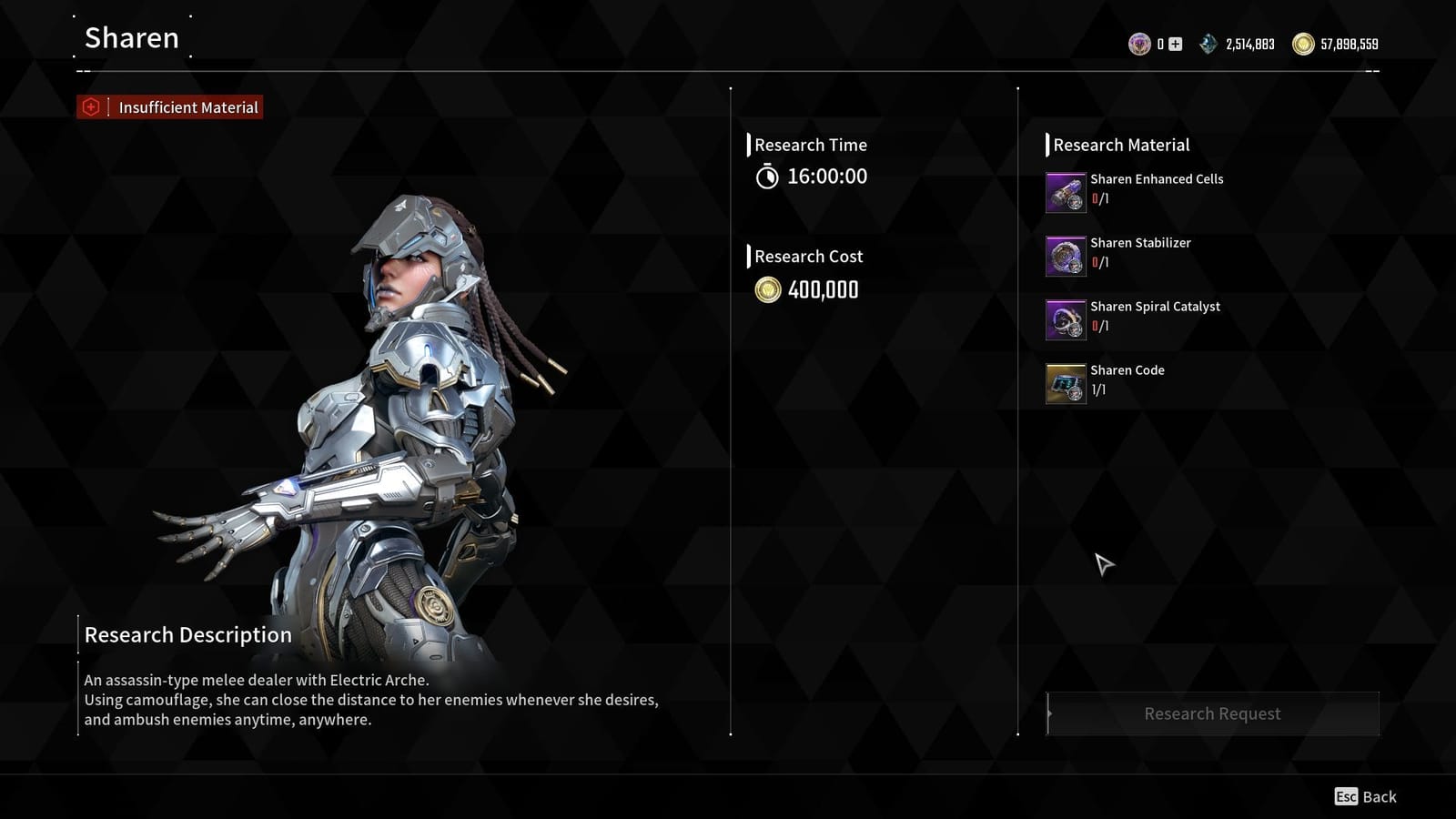Click the Sharen Spiral Catalyst icon
This screenshot has width=1456, height=819.
1065,318
